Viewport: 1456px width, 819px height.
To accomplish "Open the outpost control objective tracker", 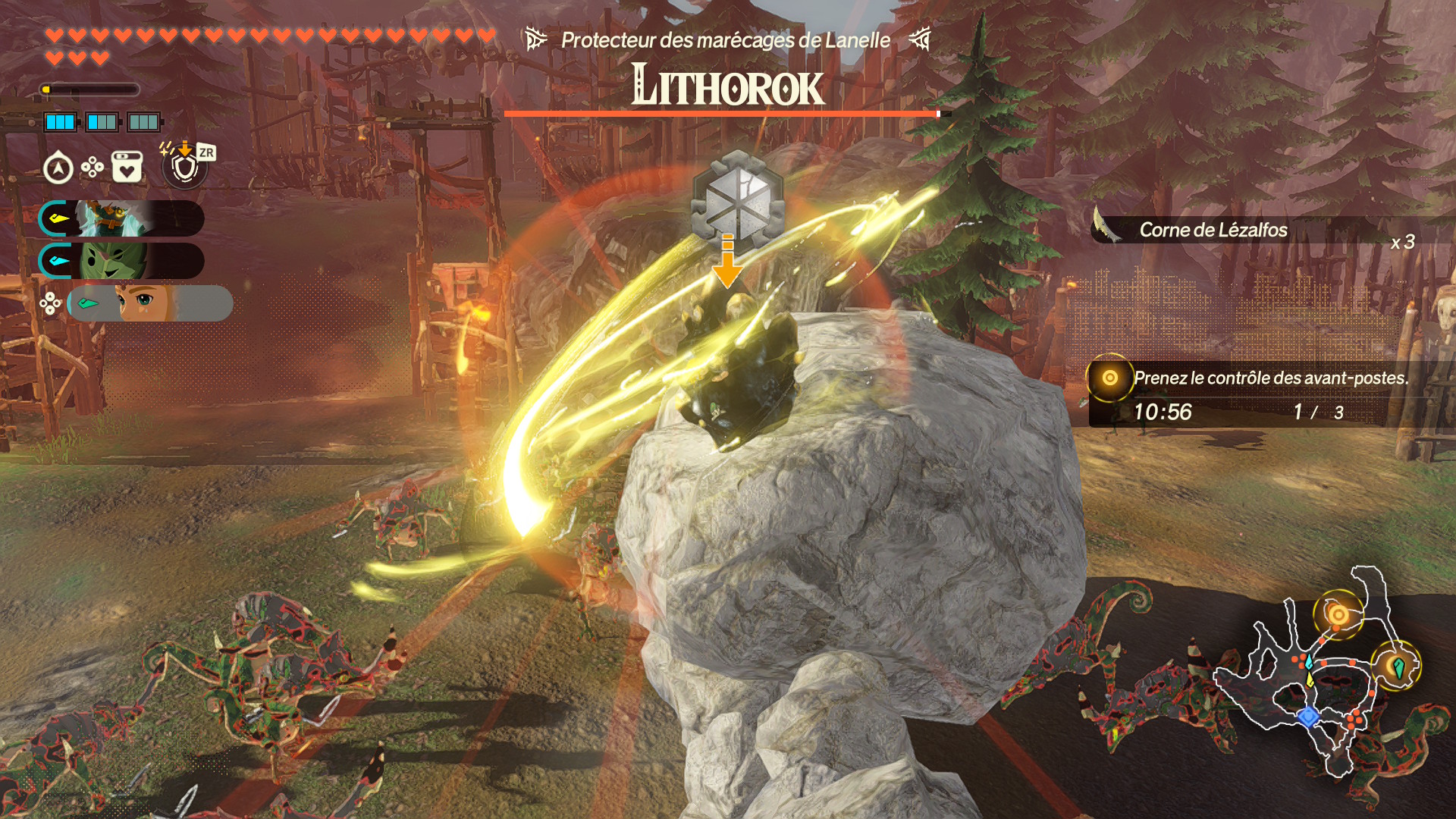I will click(x=1259, y=394).
